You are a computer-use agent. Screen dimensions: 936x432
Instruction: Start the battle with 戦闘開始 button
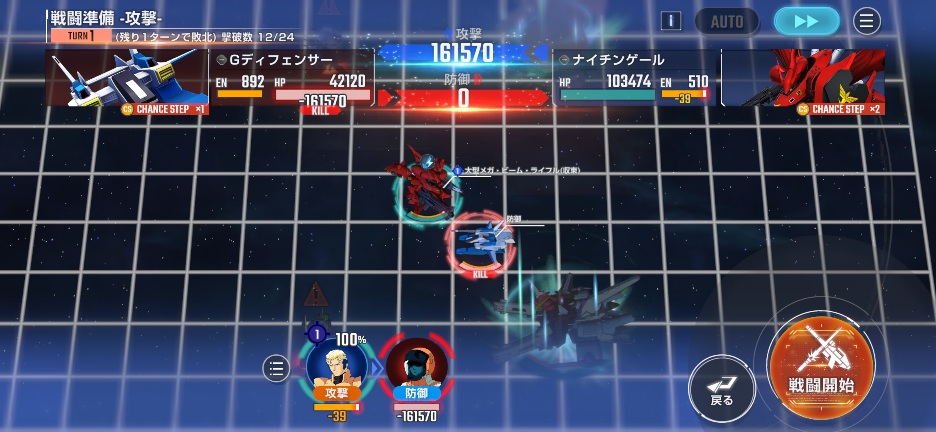820,366
